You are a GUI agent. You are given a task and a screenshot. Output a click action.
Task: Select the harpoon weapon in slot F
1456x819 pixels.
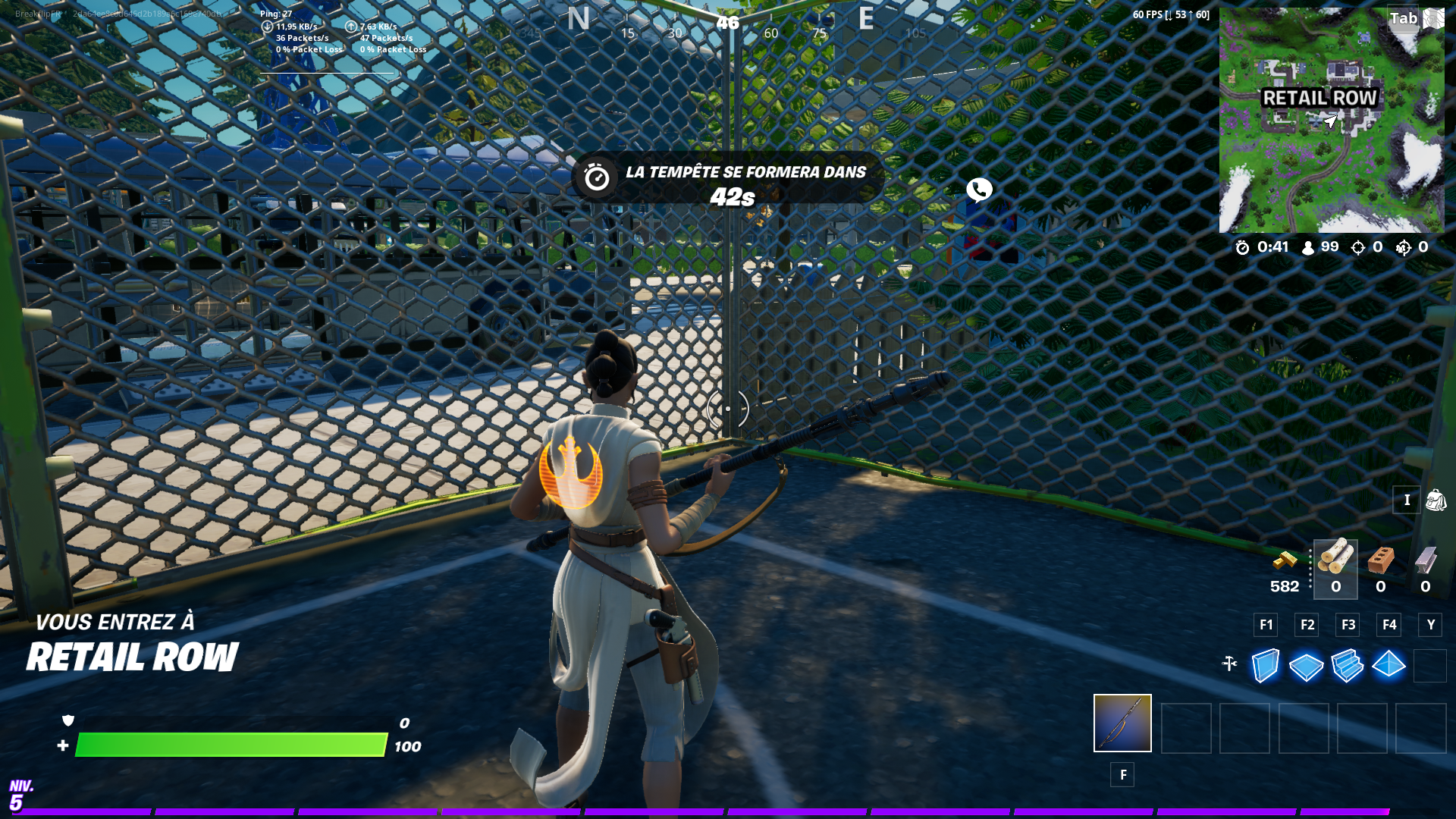tap(1122, 724)
